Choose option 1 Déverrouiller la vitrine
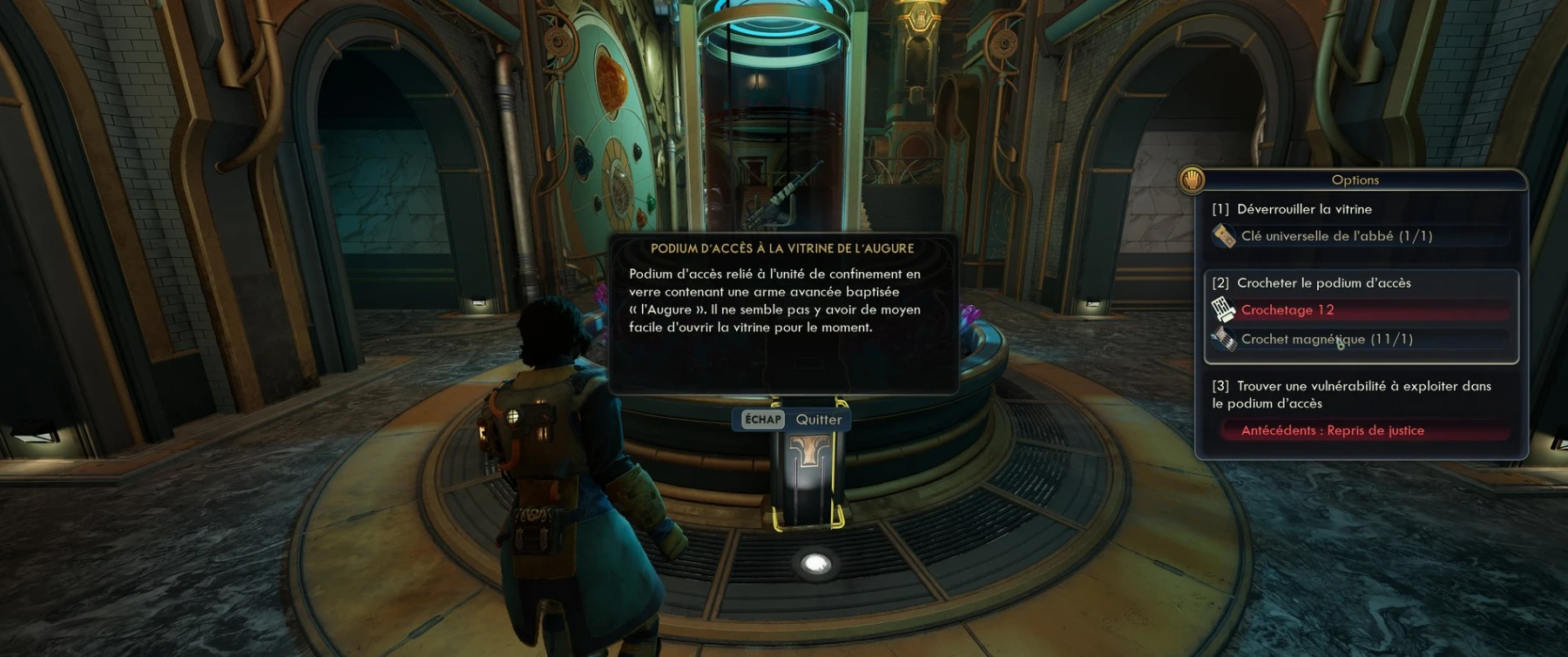Viewport: 1568px width, 657px height. (1304, 209)
